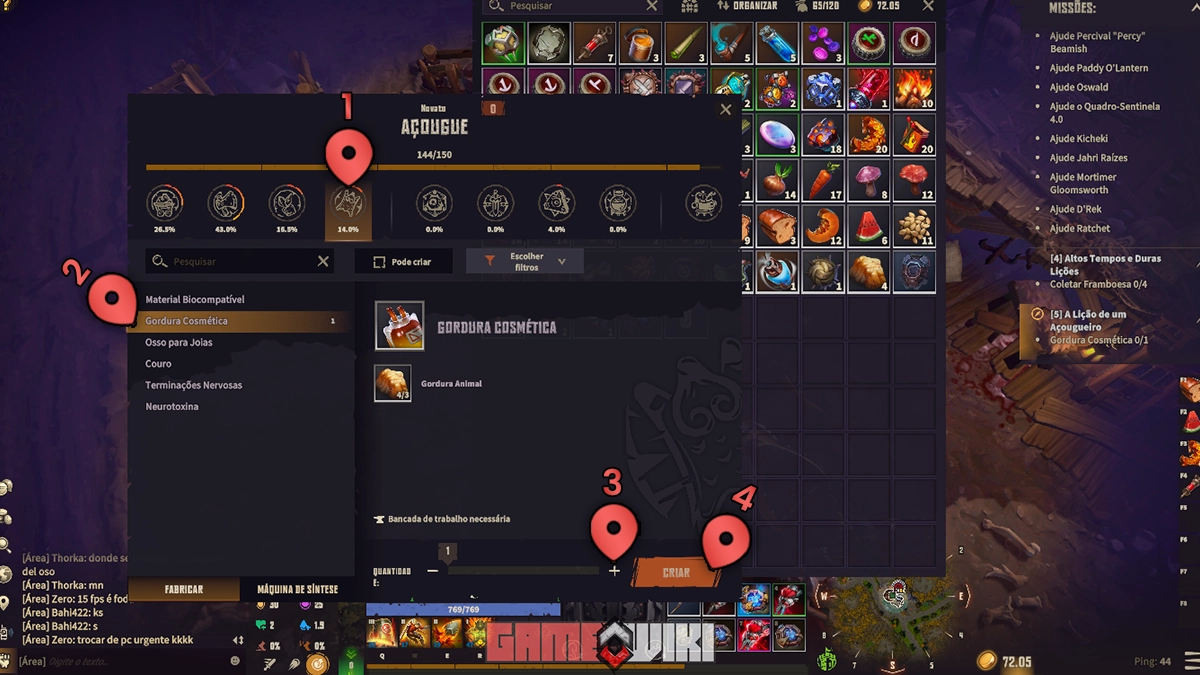
Task: Select the carrot inventory slot
Action: (823, 181)
